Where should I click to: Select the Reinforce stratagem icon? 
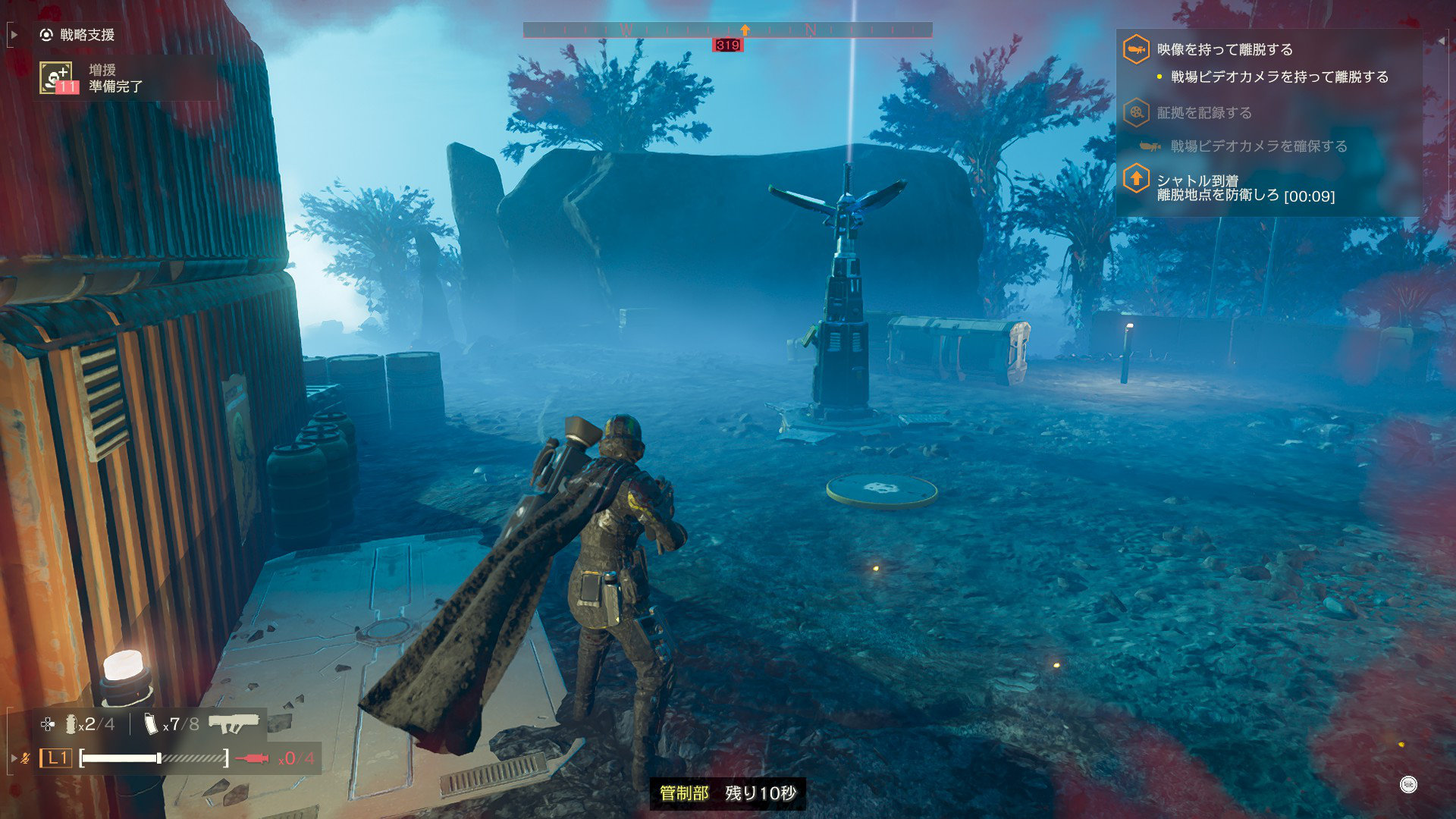(56, 78)
